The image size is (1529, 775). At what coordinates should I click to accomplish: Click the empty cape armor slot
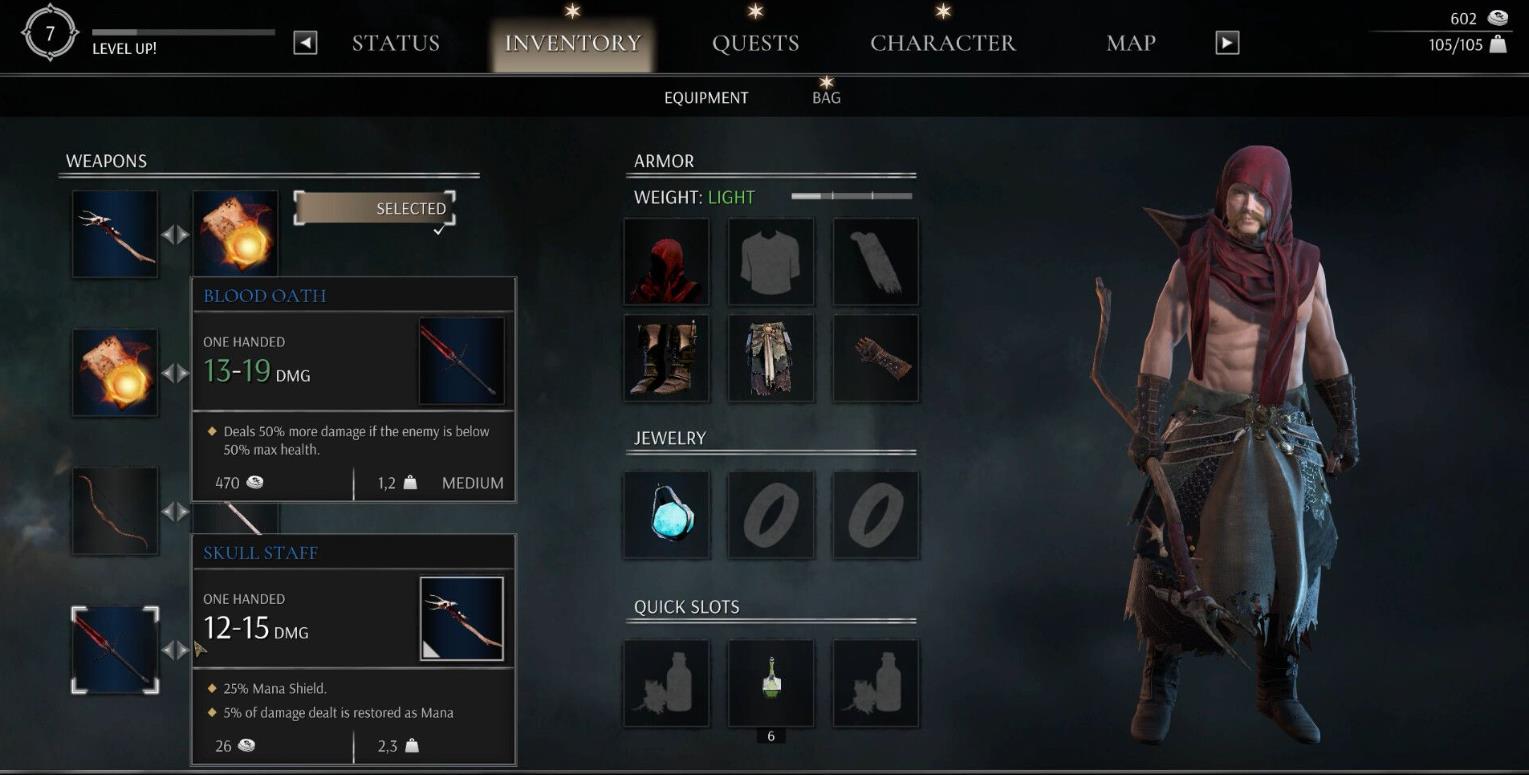pos(875,261)
